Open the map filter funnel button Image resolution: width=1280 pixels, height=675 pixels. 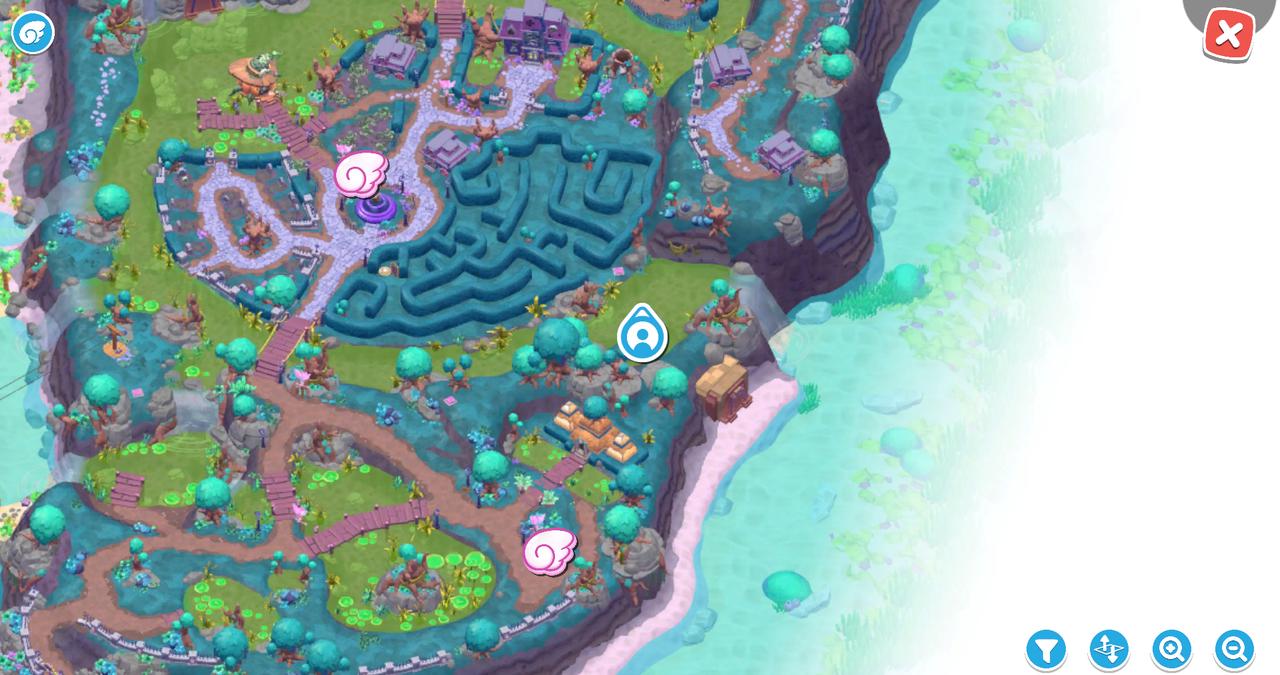point(1046,650)
